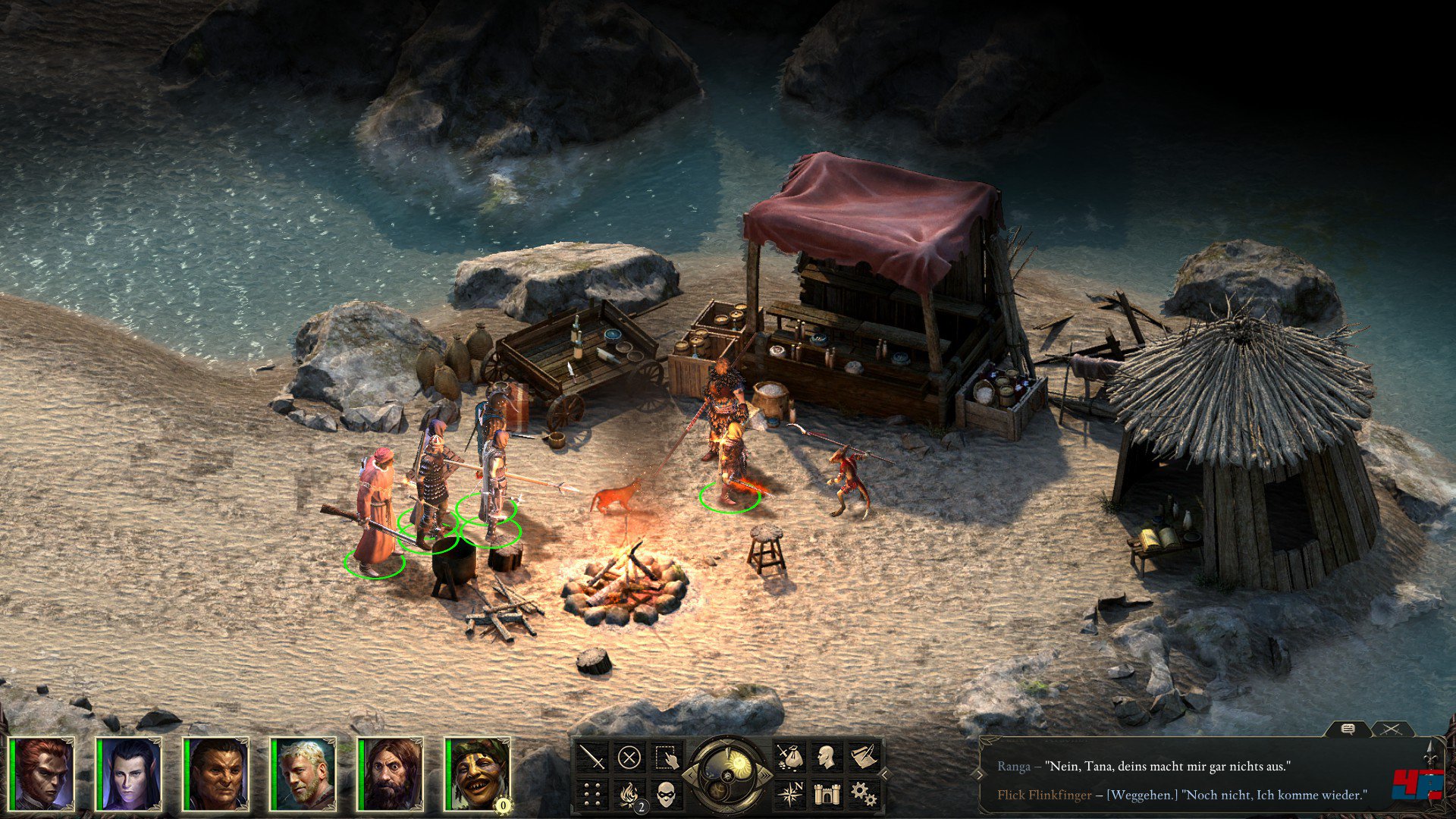1456x819 pixels.
Task: Activate the sword attack command
Action: tap(592, 757)
